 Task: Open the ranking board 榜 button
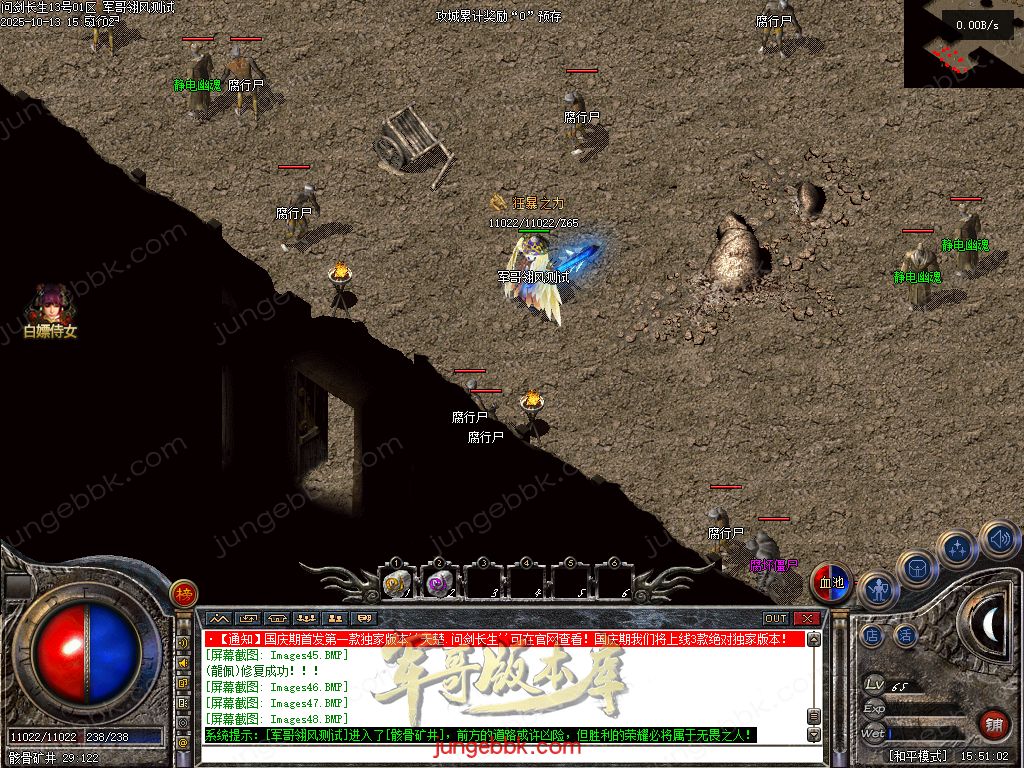183,594
